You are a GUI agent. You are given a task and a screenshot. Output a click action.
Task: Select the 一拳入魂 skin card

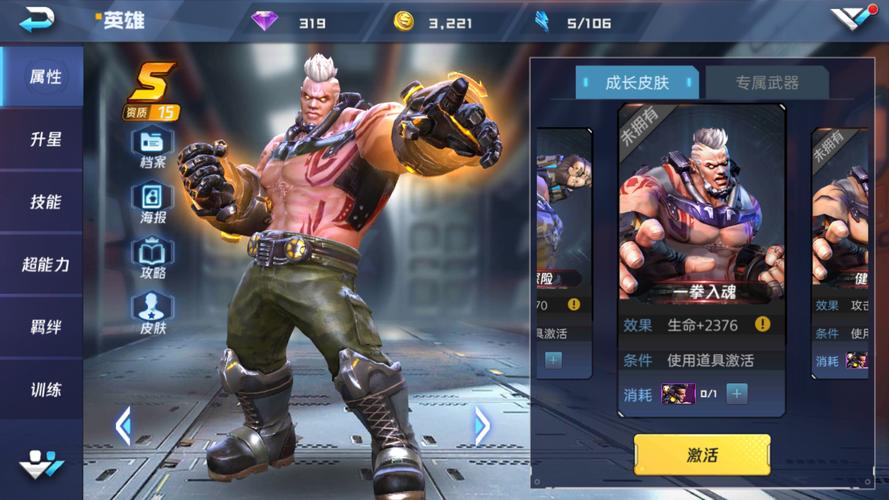pyautogui.click(x=700, y=215)
